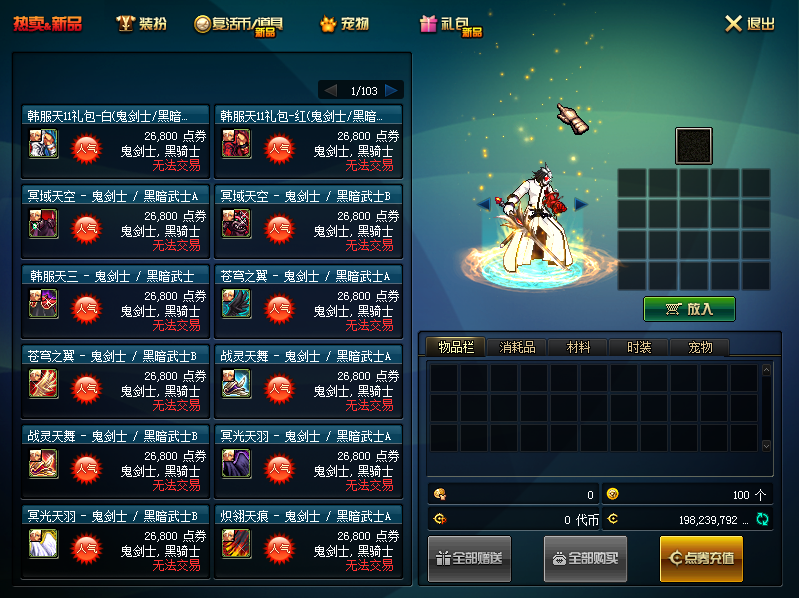Click 全部购买 to buy all

point(585,558)
